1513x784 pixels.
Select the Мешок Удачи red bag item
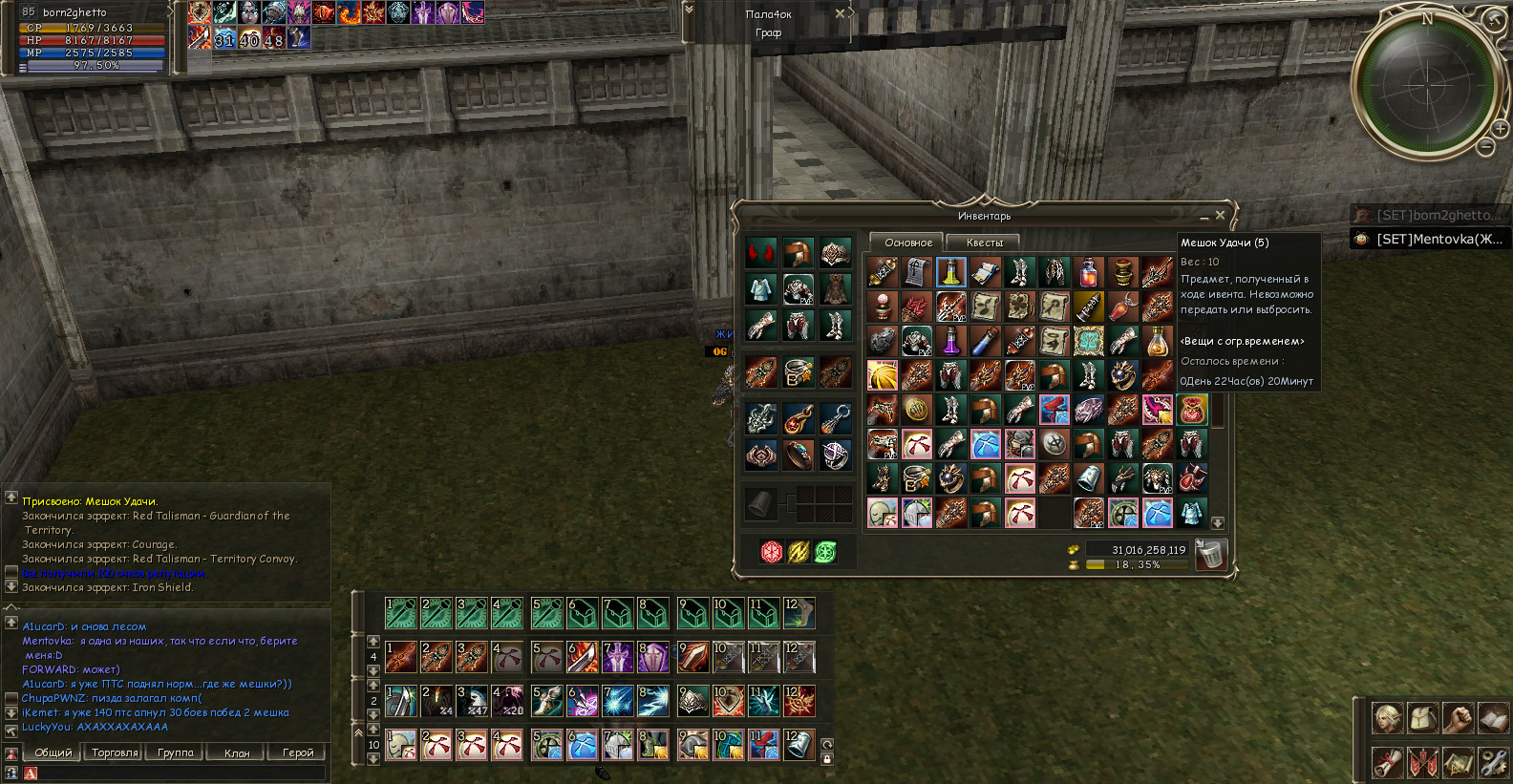1192,410
